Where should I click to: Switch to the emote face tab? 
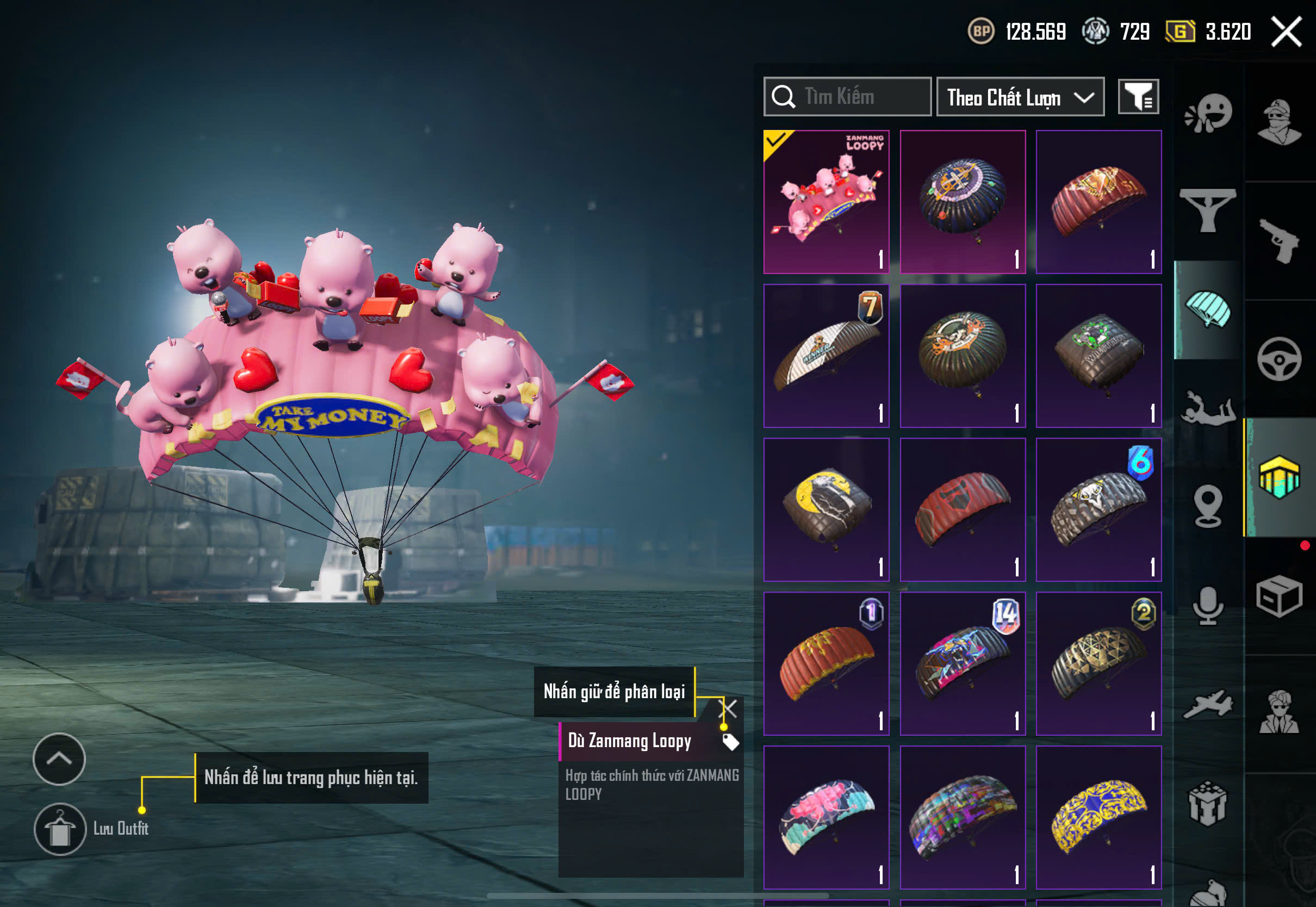coord(1207,113)
